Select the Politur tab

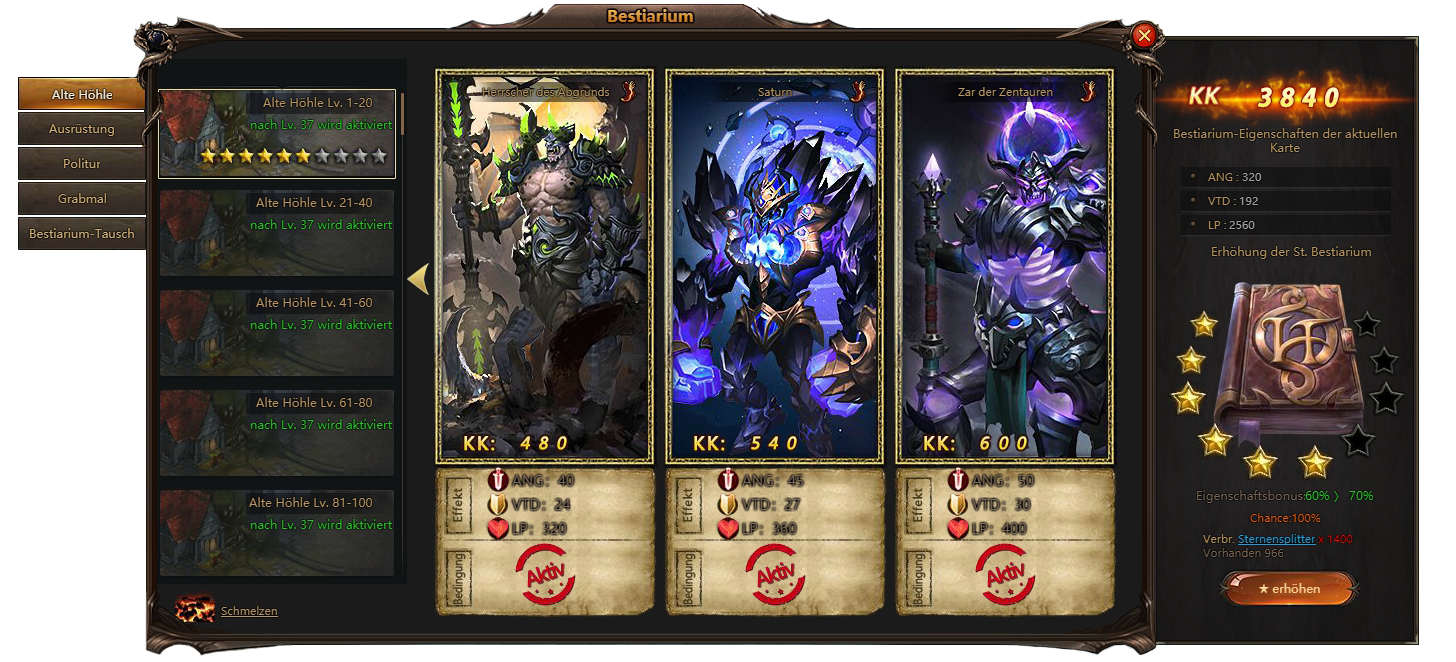82,164
